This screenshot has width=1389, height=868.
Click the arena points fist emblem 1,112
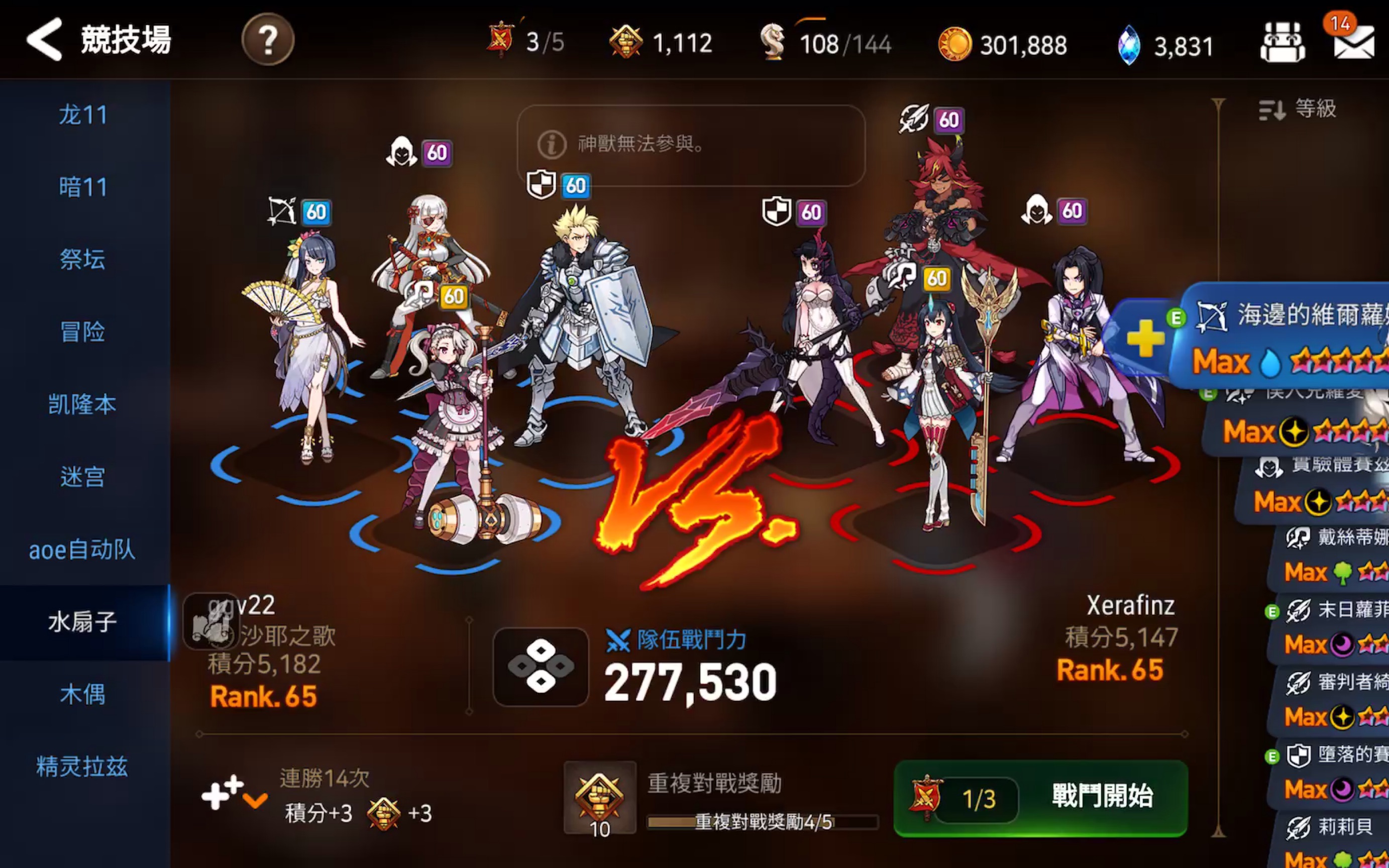coord(666,41)
